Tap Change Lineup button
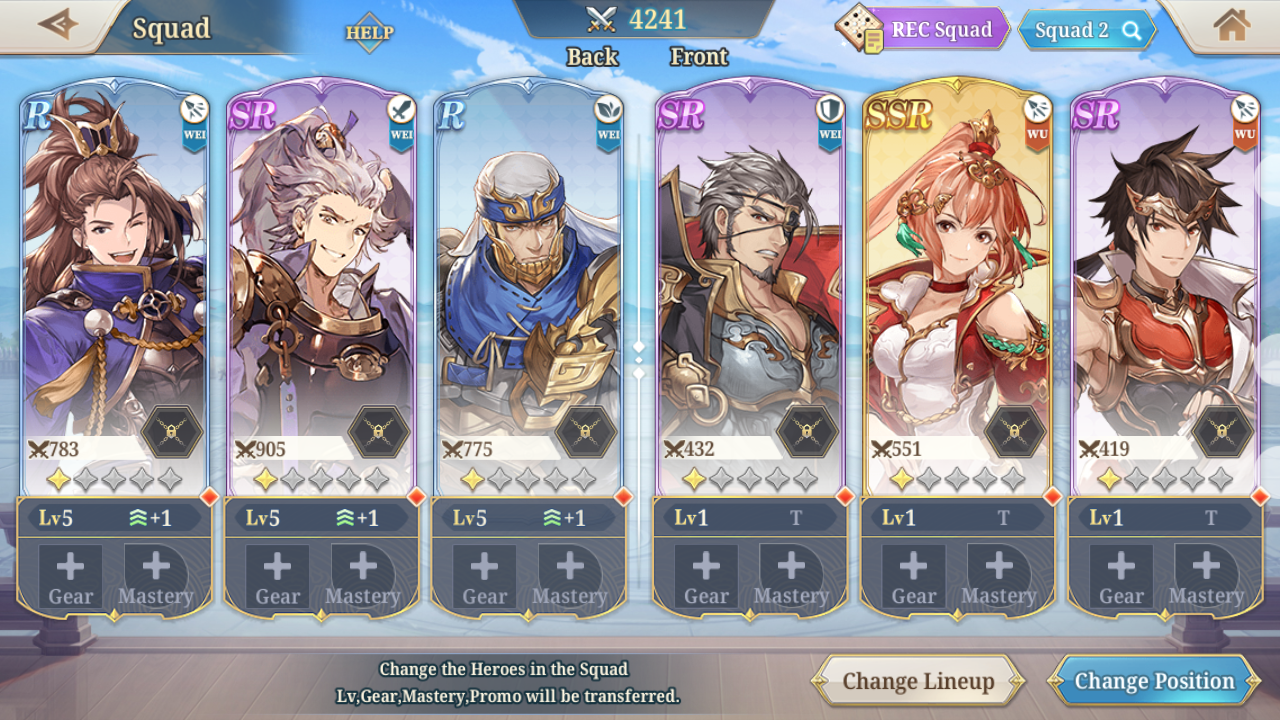 (x=918, y=681)
